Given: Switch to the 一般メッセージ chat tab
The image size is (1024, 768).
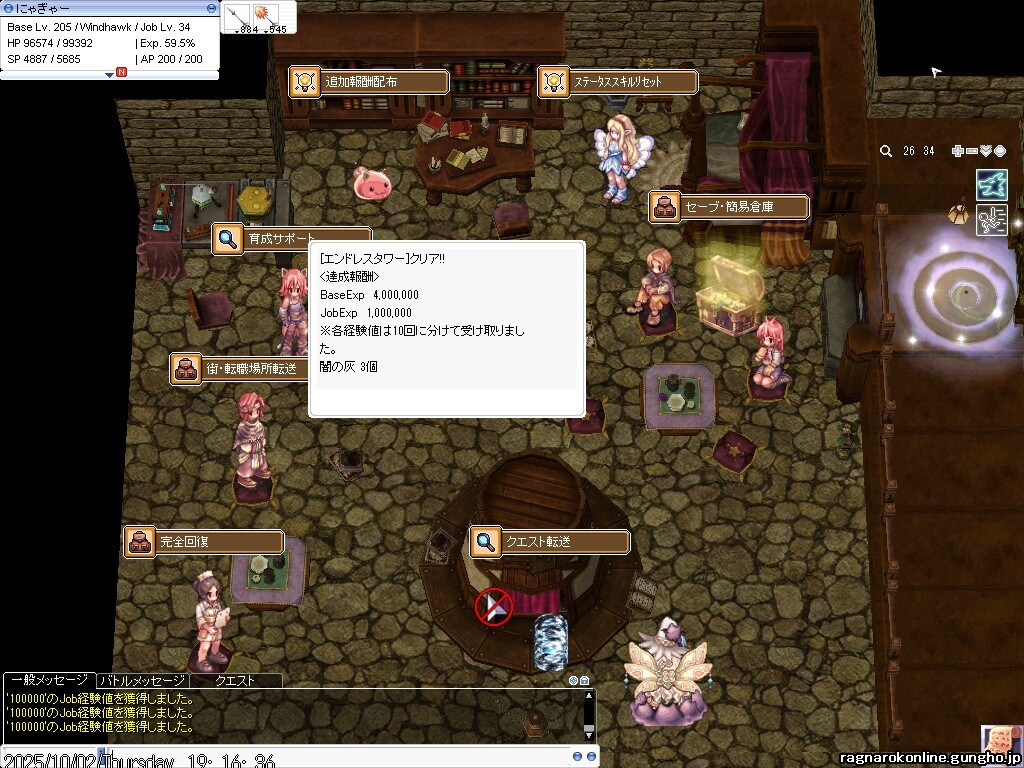Looking at the screenshot, I should (x=47, y=680).
